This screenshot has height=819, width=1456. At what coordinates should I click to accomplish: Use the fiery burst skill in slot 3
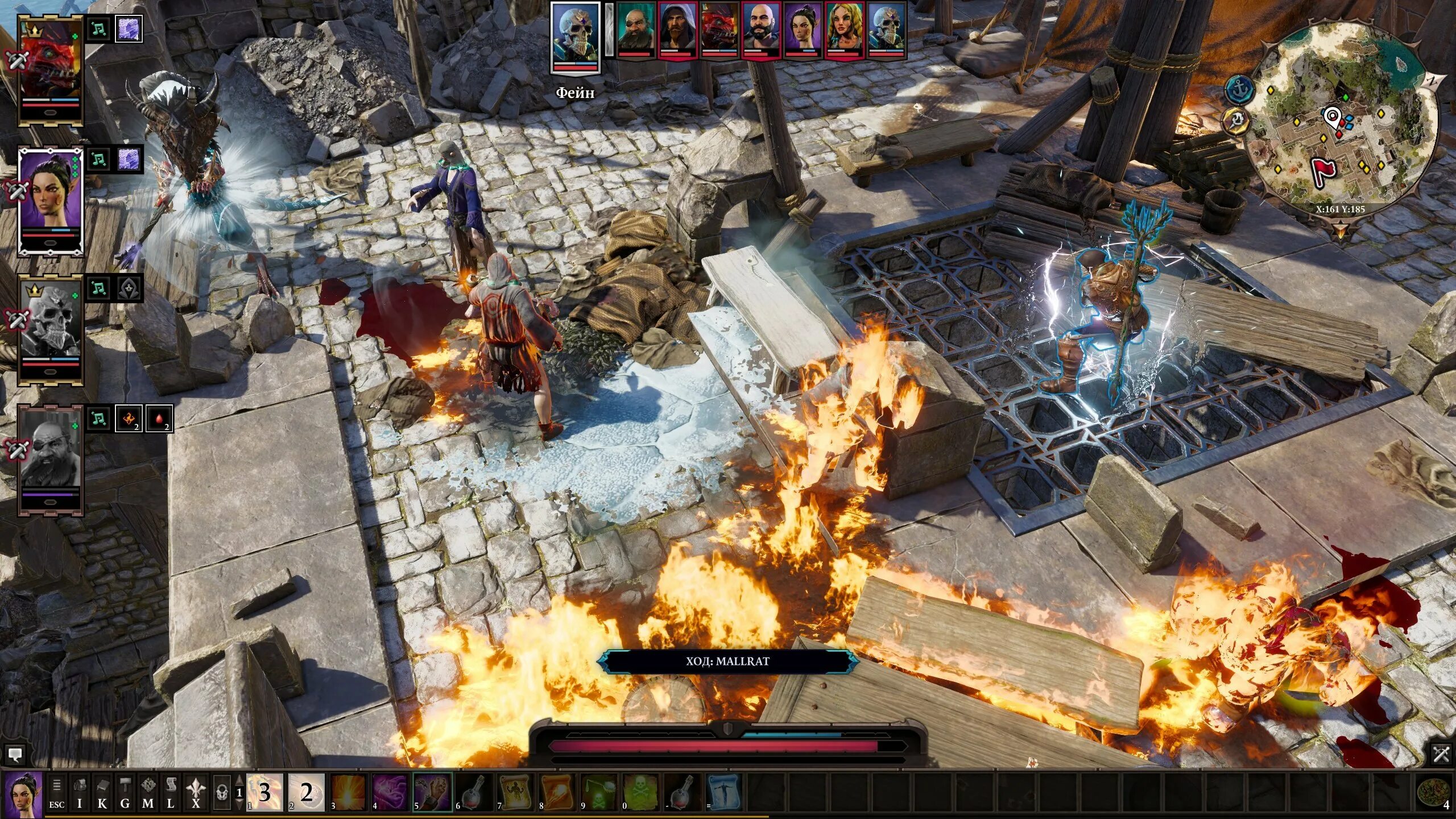pyautogui.click(x=348, y=792)
